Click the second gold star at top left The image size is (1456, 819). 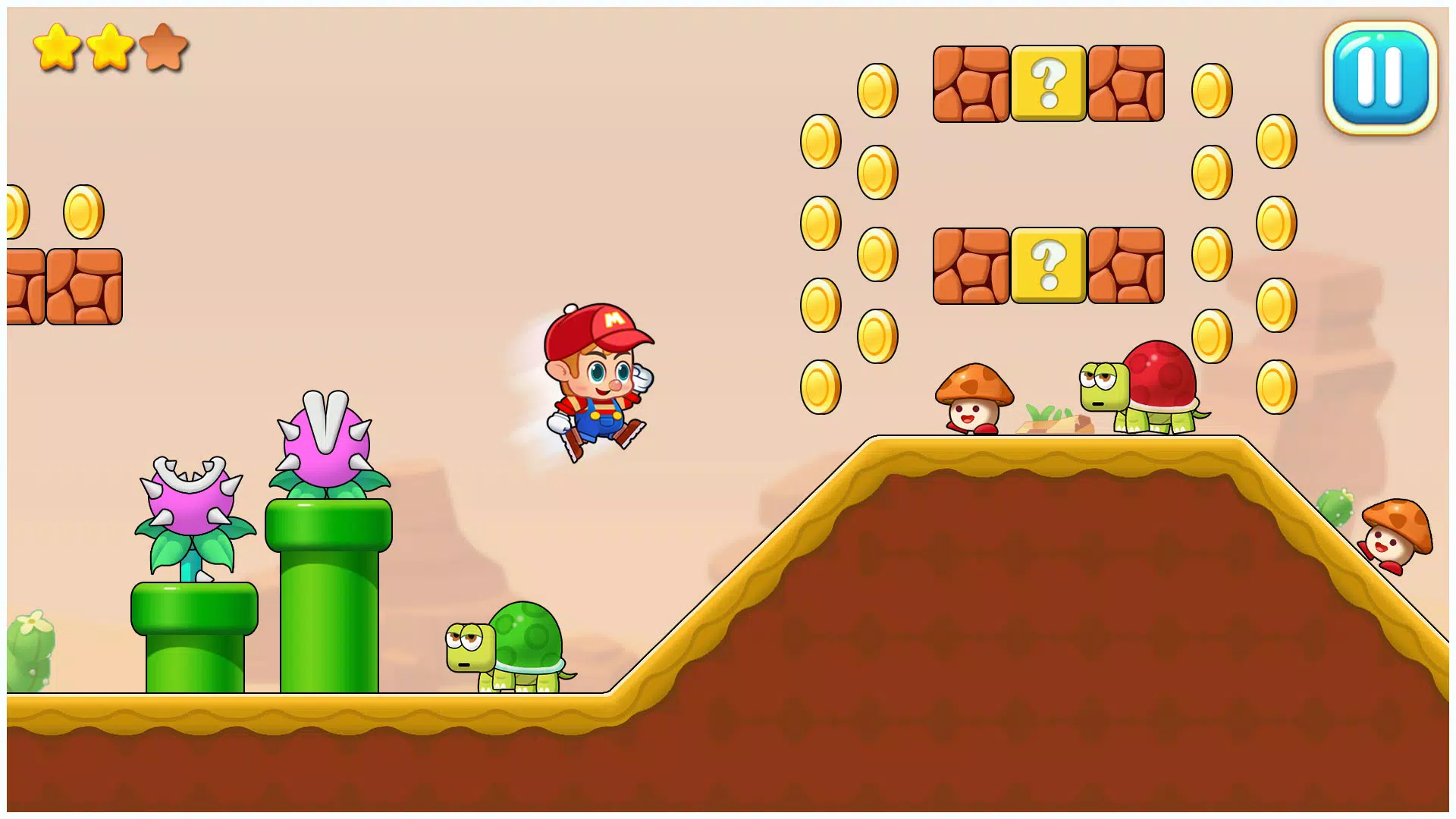pos(111,47)
